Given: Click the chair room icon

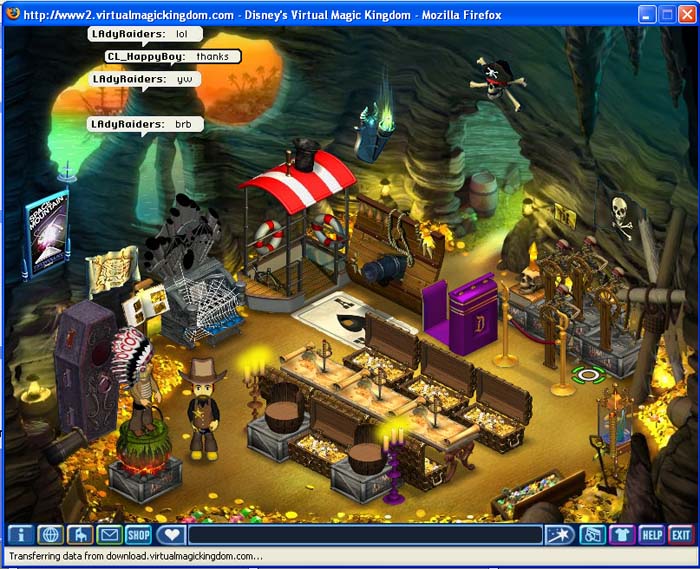Looking at the screenshot, I should 79,535.
